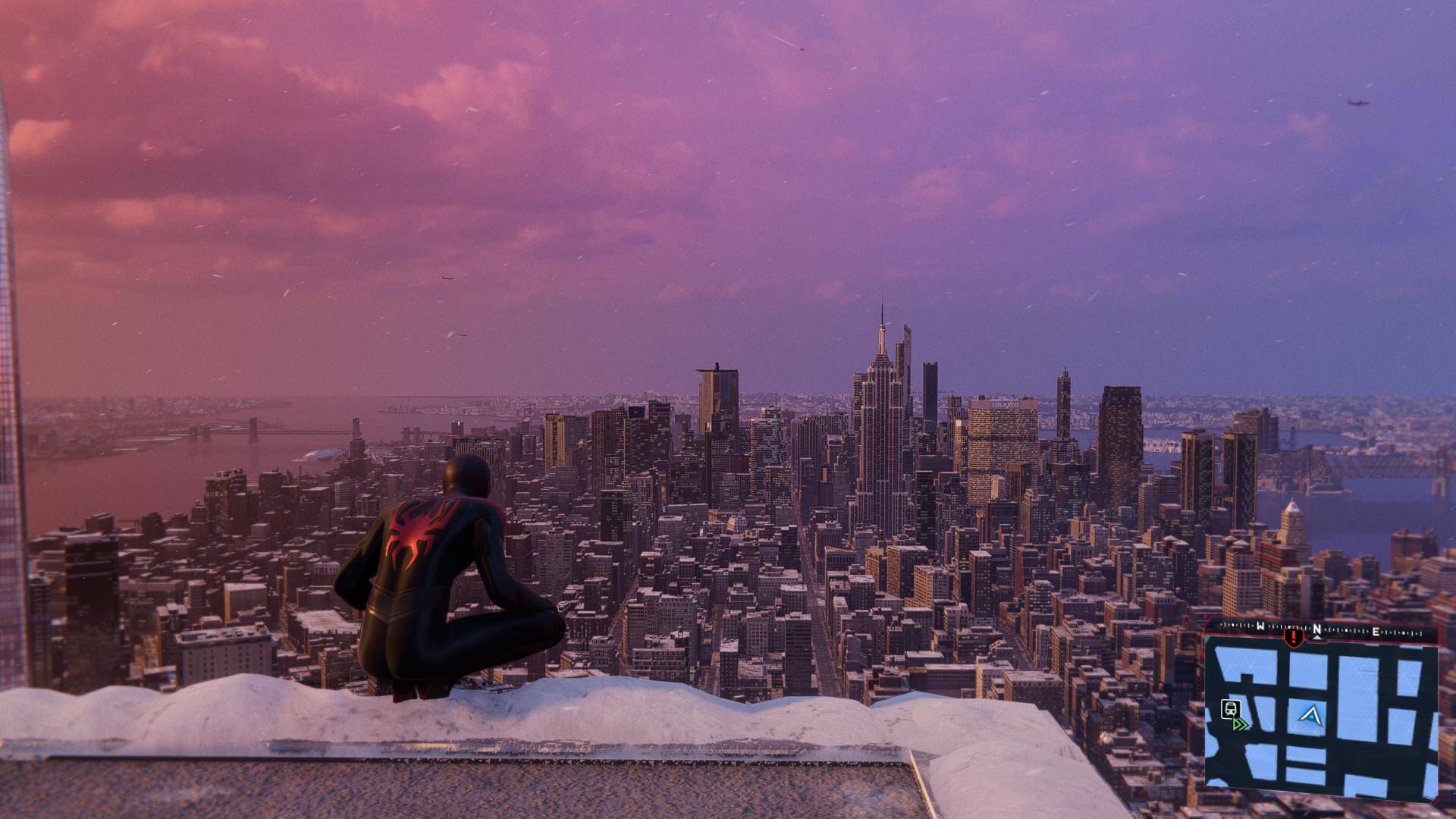Screen dimensions: 1456x819
Task: Click the green double-arrow marker on minimap
Action: (1241, 724)
